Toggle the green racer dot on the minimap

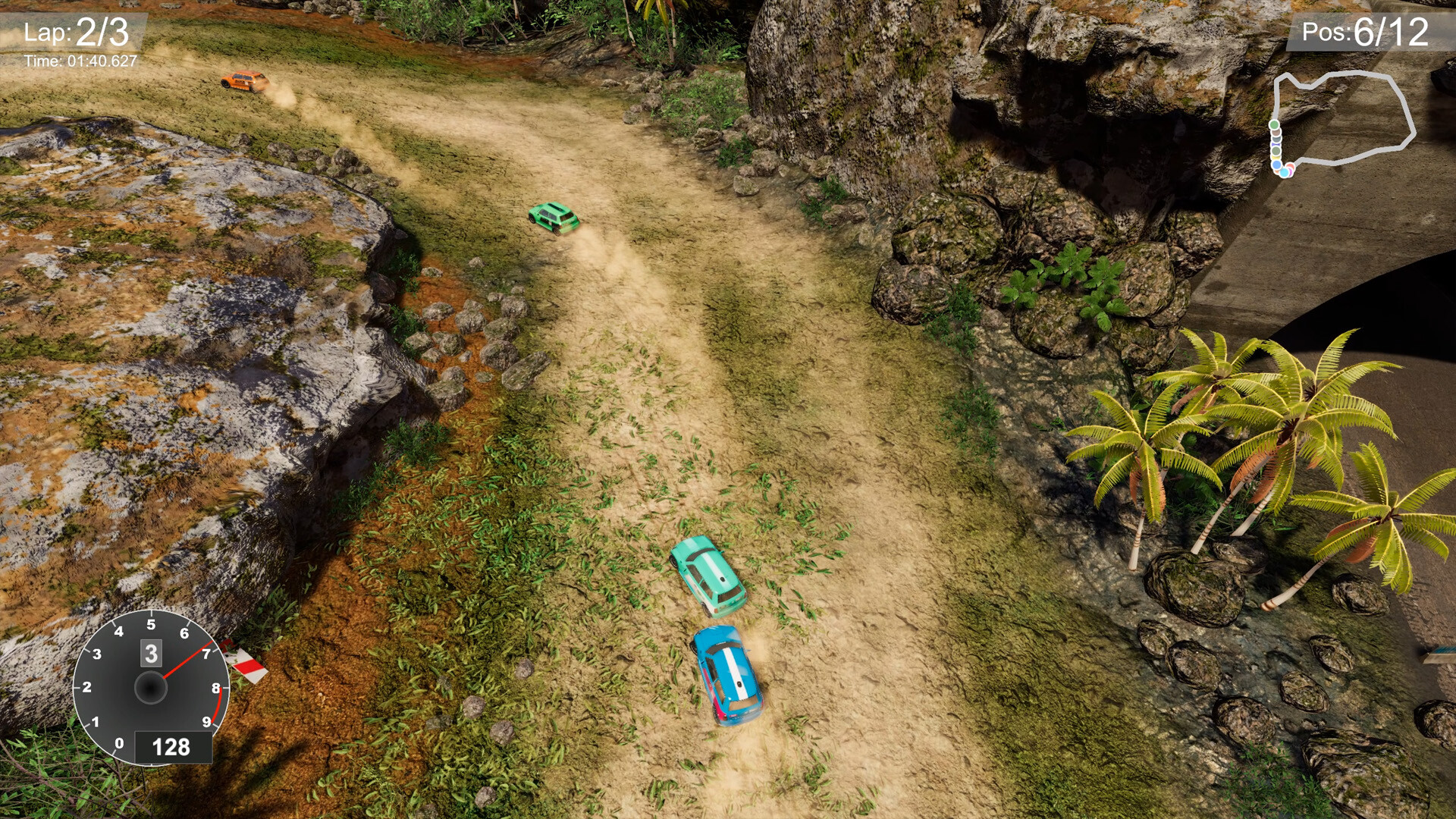click(x=1274, y=124)
